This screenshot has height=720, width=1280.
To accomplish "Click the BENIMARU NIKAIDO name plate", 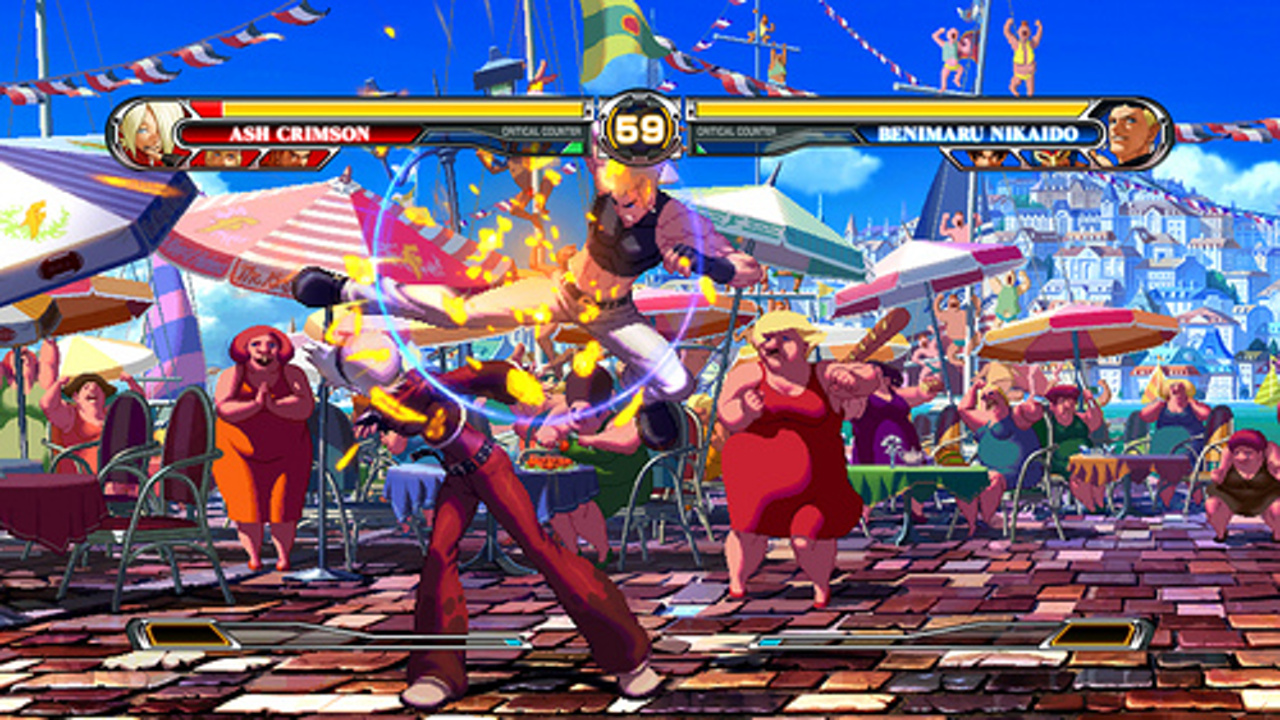I will (979, 134).
